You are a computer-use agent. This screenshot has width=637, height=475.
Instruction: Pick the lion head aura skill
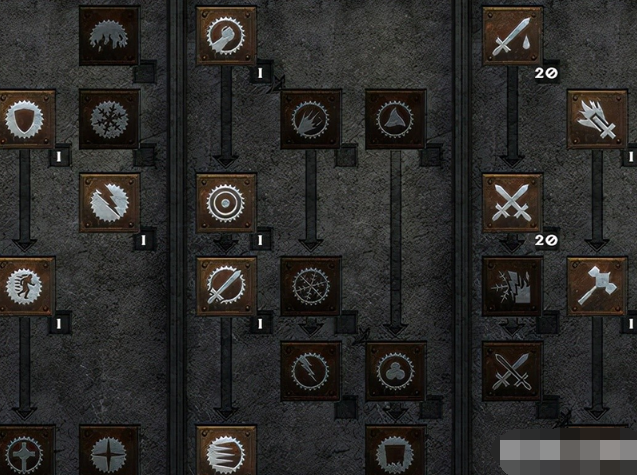click(23, 286)
